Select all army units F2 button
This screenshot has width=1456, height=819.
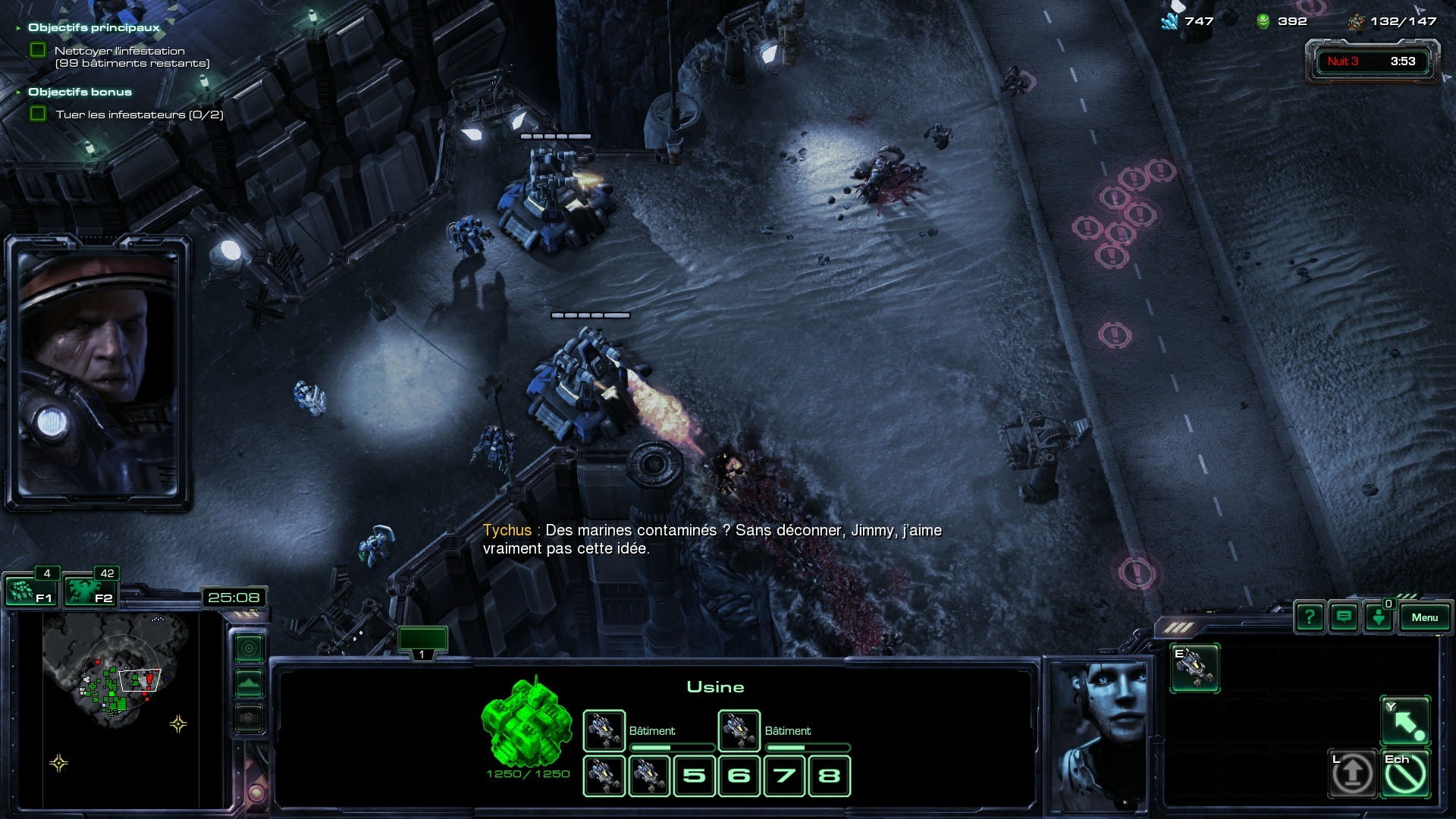pos(89,591)
